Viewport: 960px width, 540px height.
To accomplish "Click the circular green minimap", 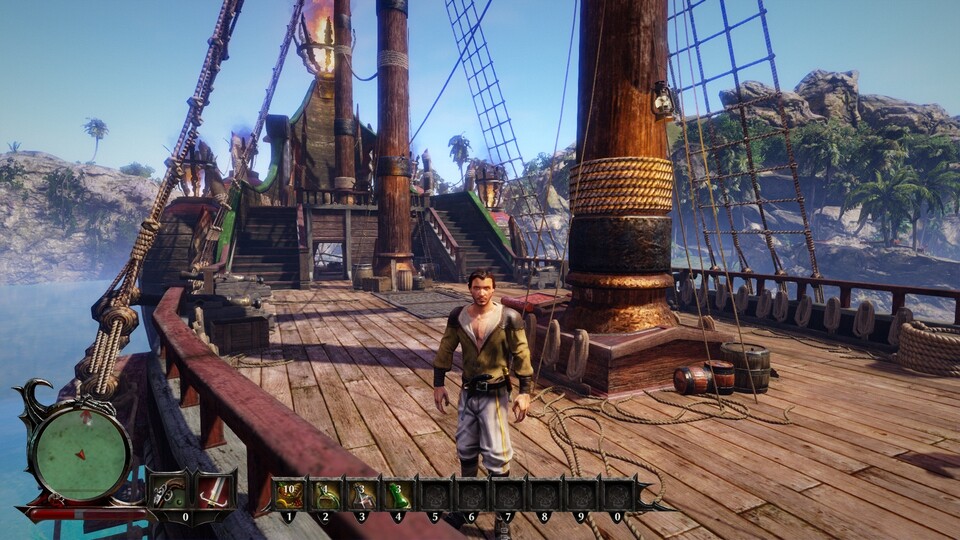I will (80, 452).
